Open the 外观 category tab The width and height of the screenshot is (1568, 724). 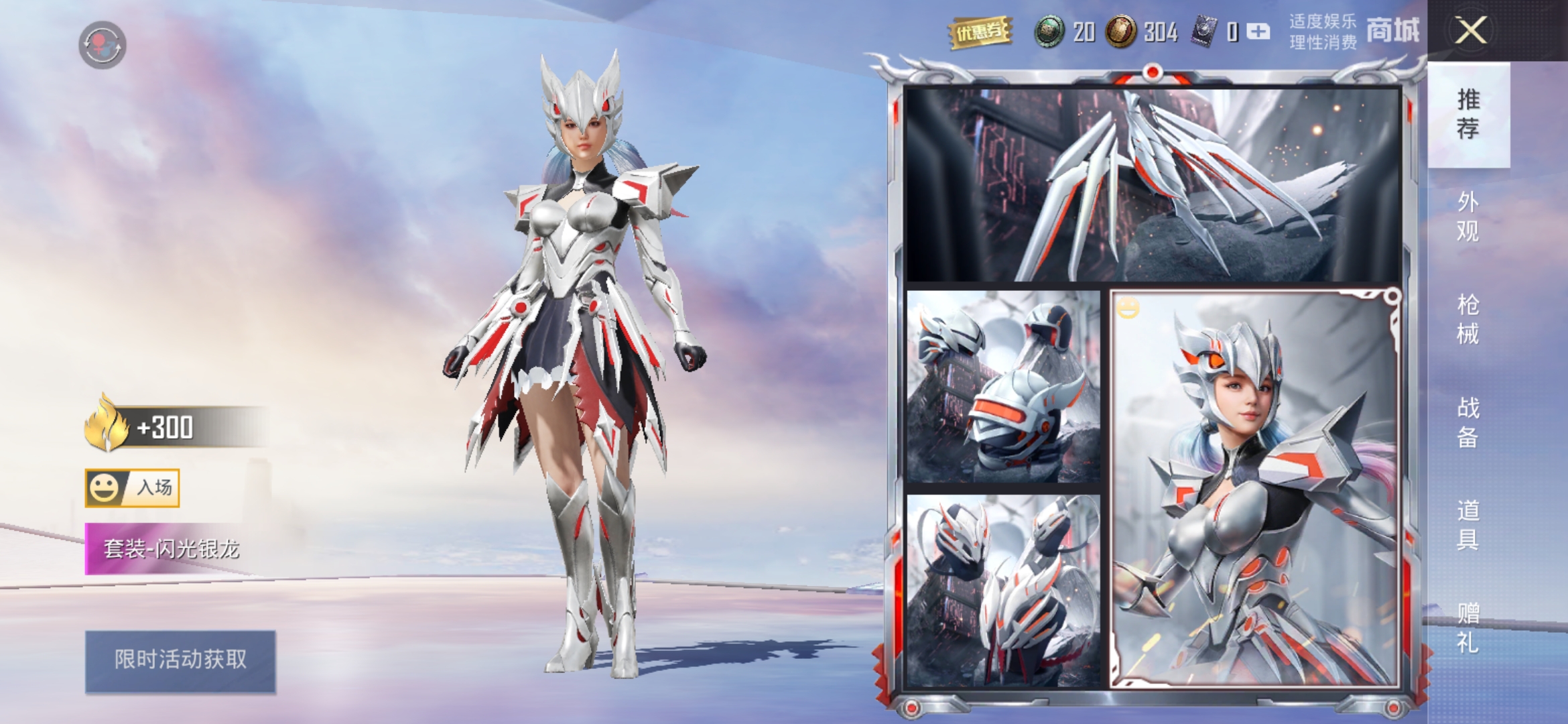pos(1467,216)
